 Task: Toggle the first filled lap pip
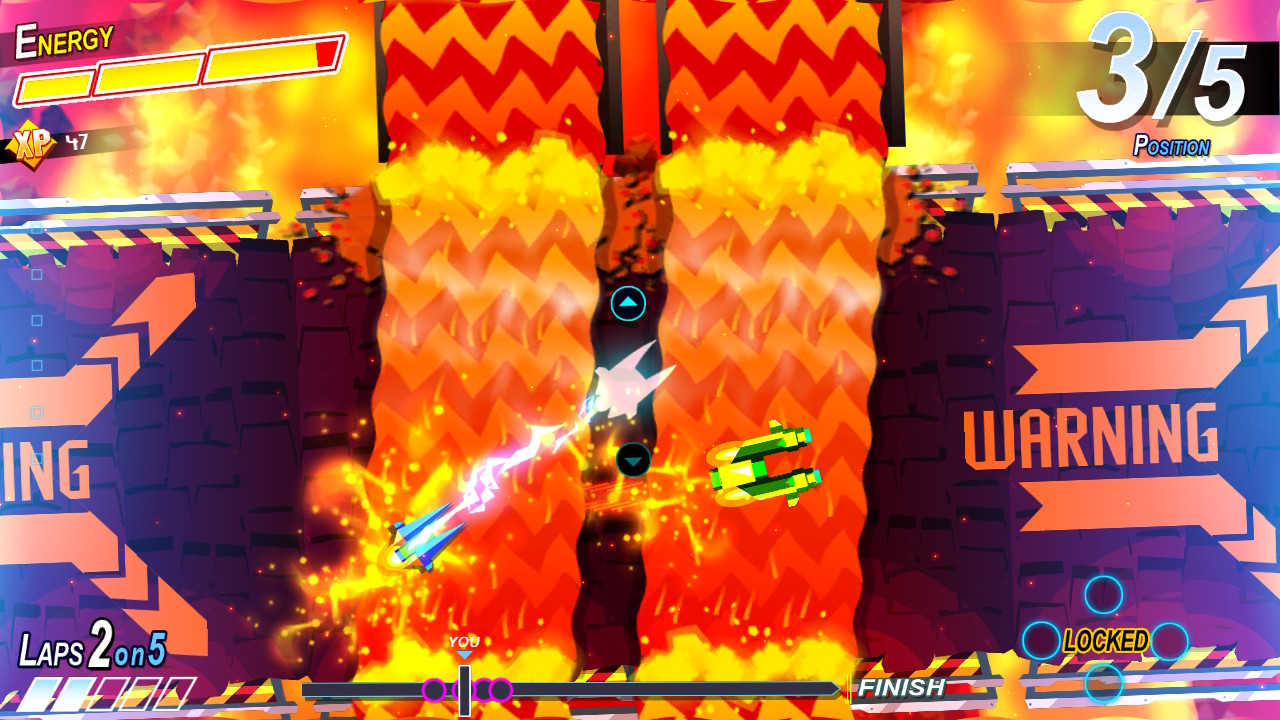[x=43, y=692]
